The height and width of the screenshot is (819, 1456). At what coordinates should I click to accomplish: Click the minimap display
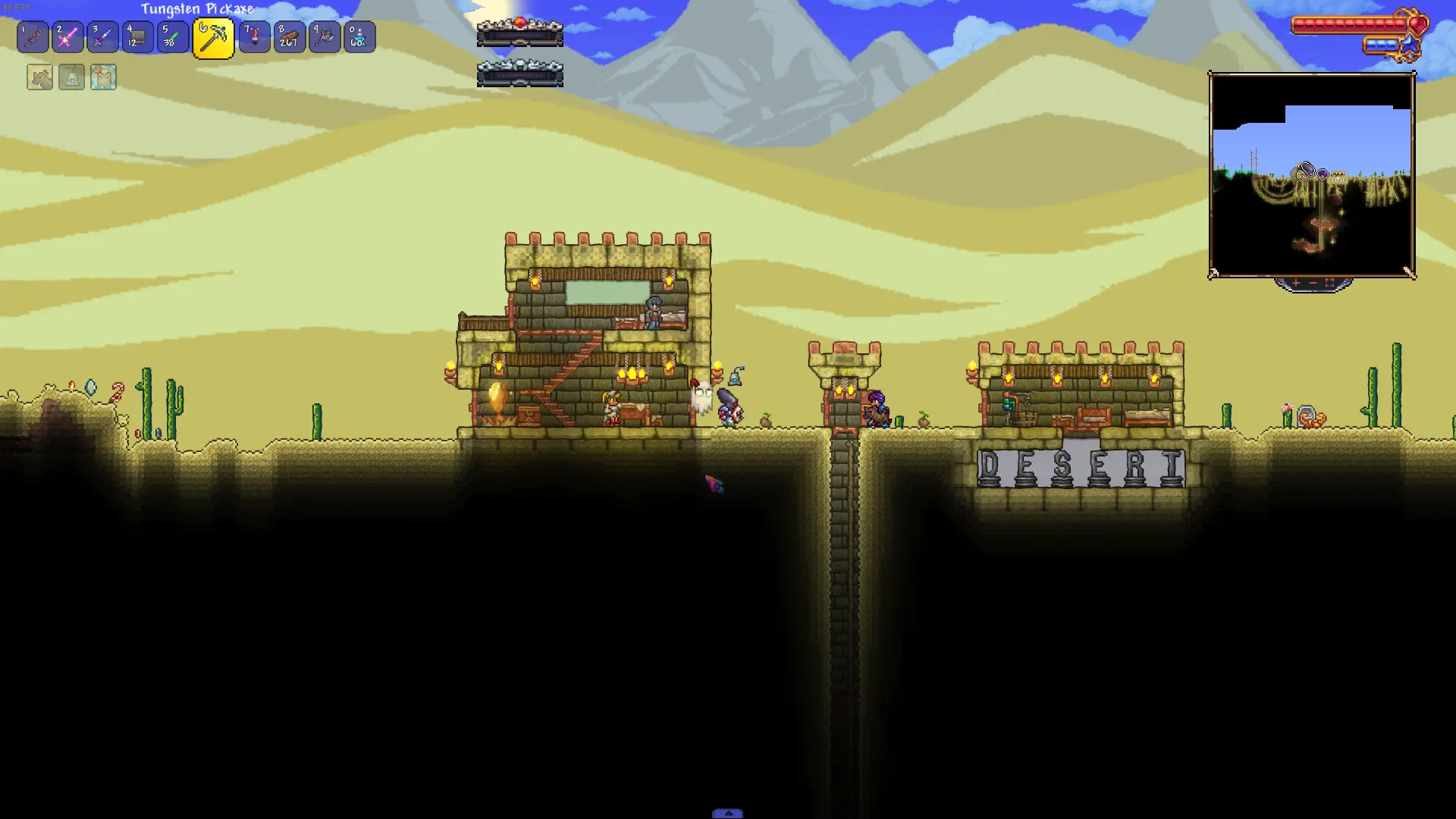pos(1311,175)
